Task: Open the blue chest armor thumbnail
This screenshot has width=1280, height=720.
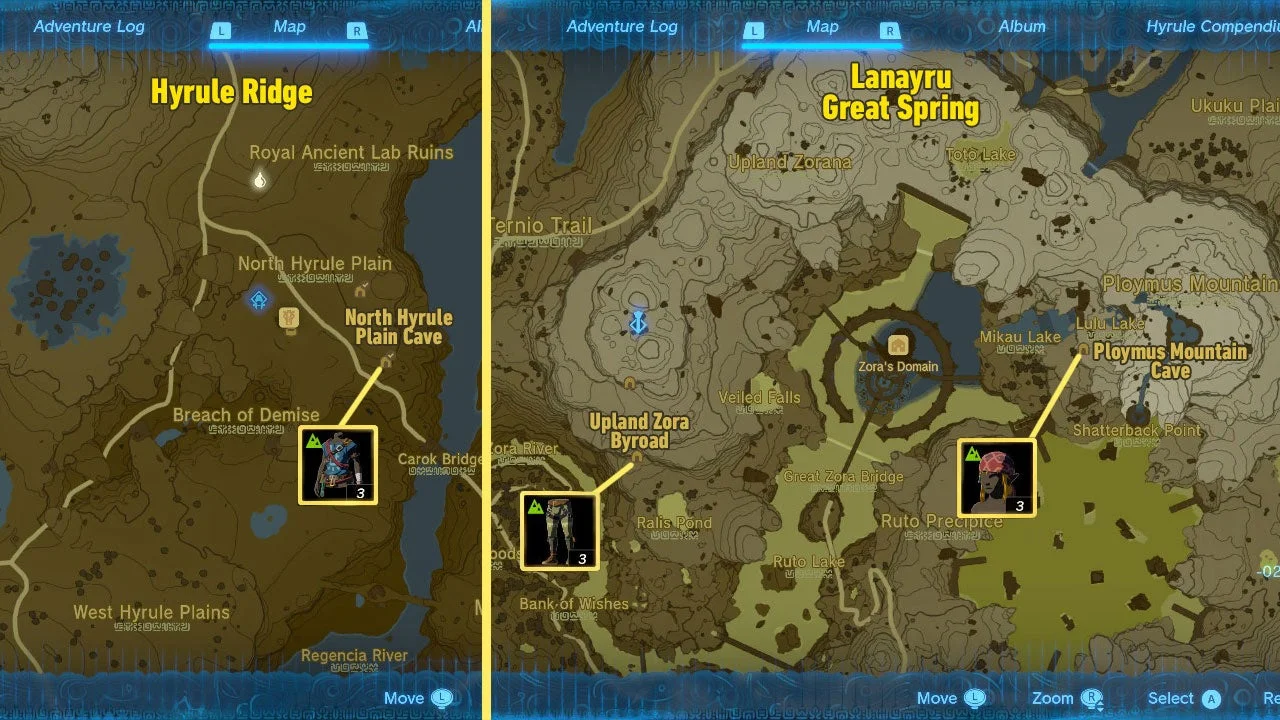Action: click(x=338, y=465)
